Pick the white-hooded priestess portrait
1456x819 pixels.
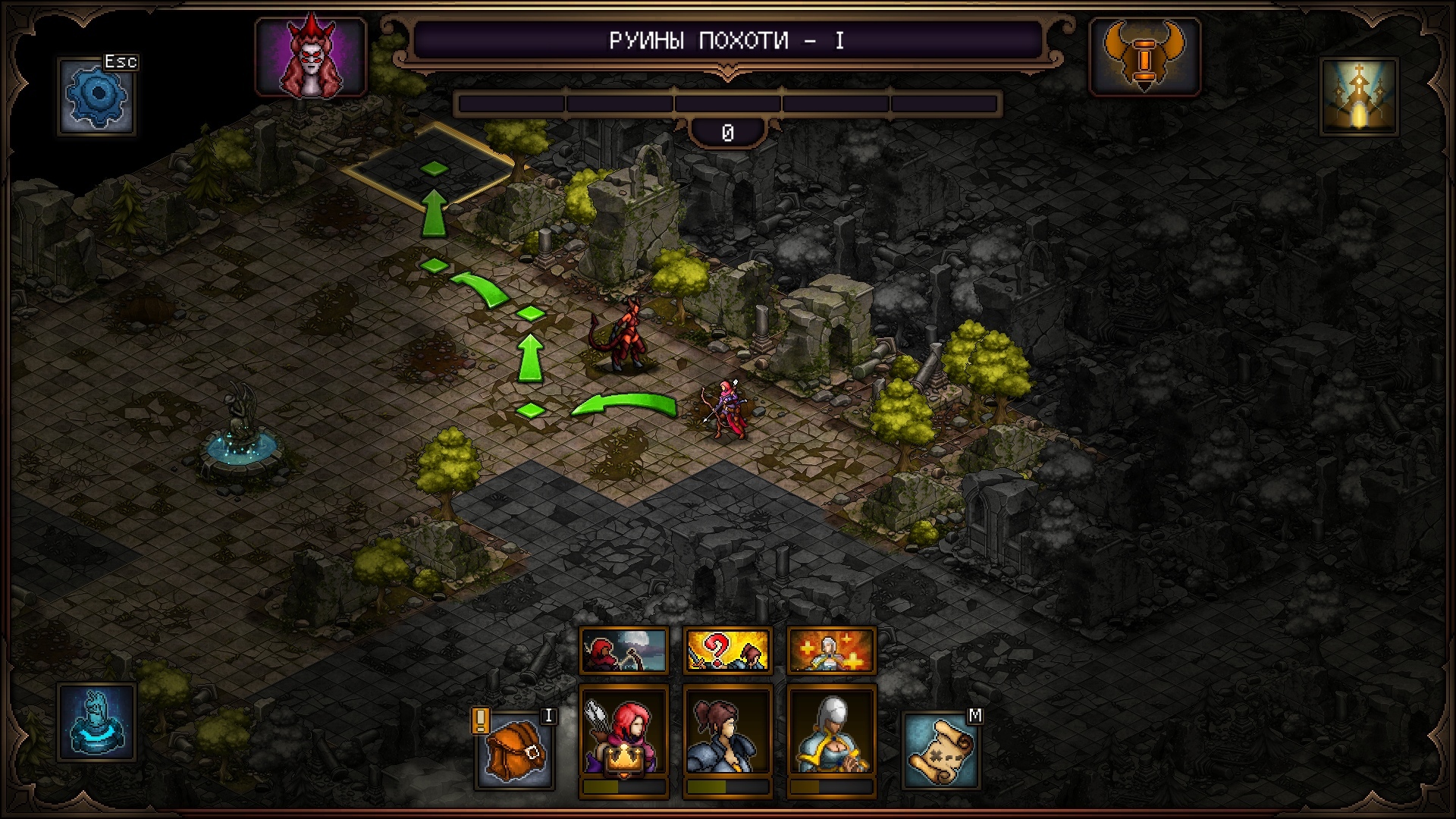(831, 733)
